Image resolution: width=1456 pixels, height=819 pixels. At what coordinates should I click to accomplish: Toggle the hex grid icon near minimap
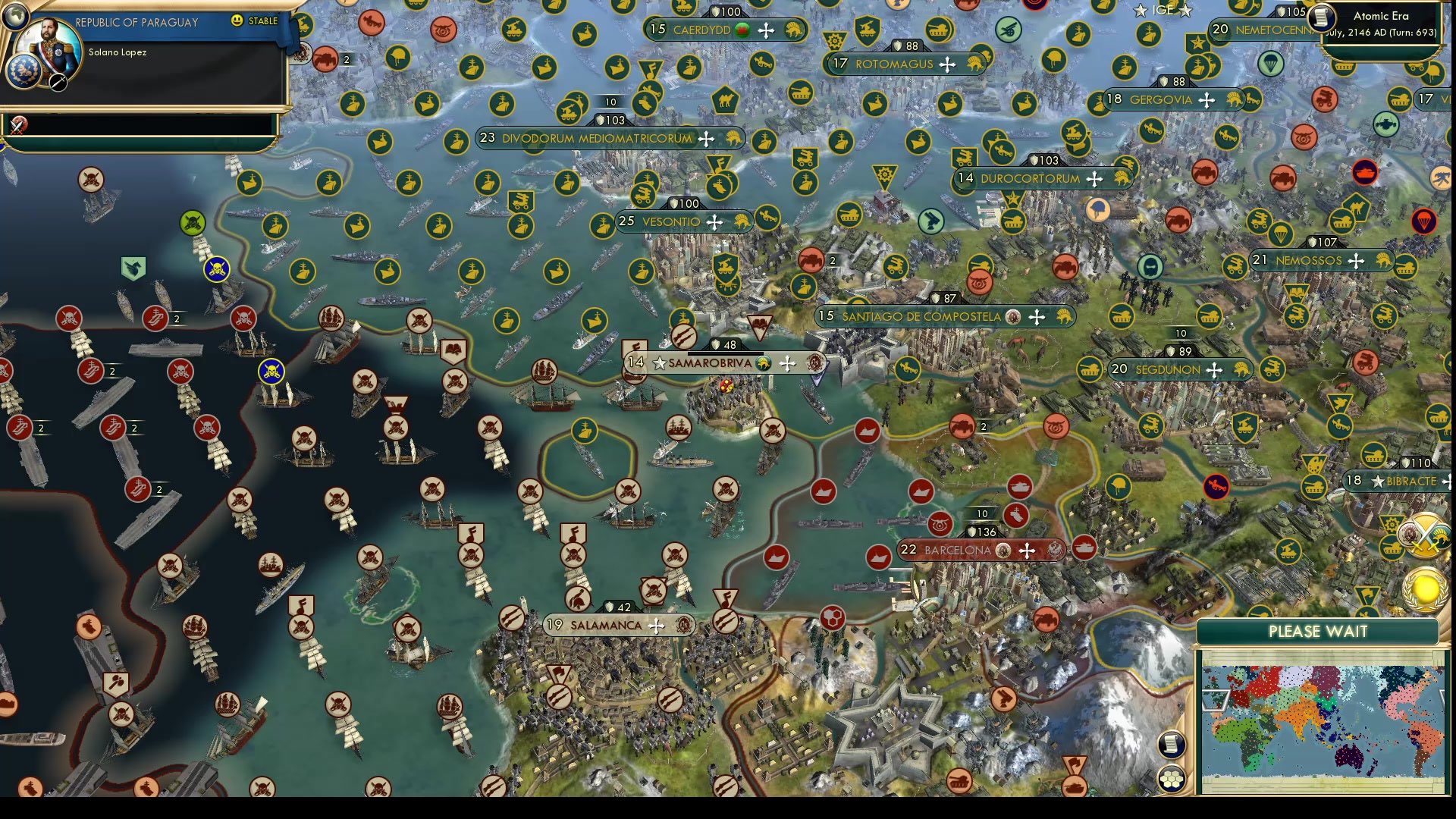(1172, 779)
